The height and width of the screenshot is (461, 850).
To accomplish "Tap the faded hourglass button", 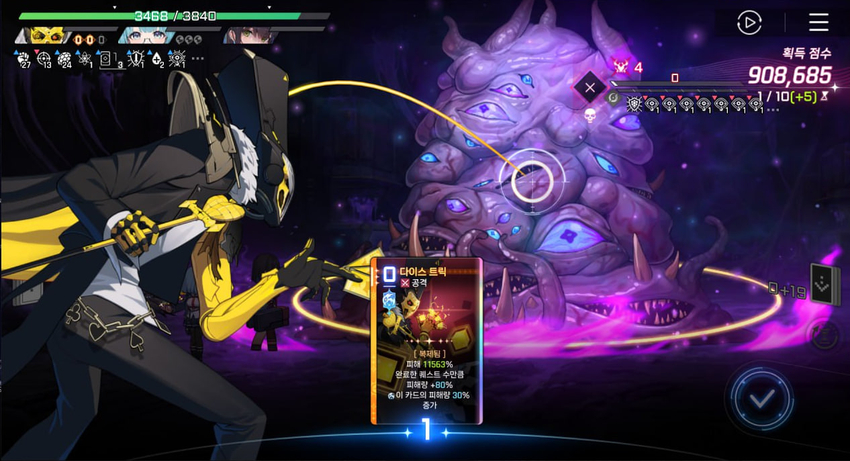I will pos(824,335).
